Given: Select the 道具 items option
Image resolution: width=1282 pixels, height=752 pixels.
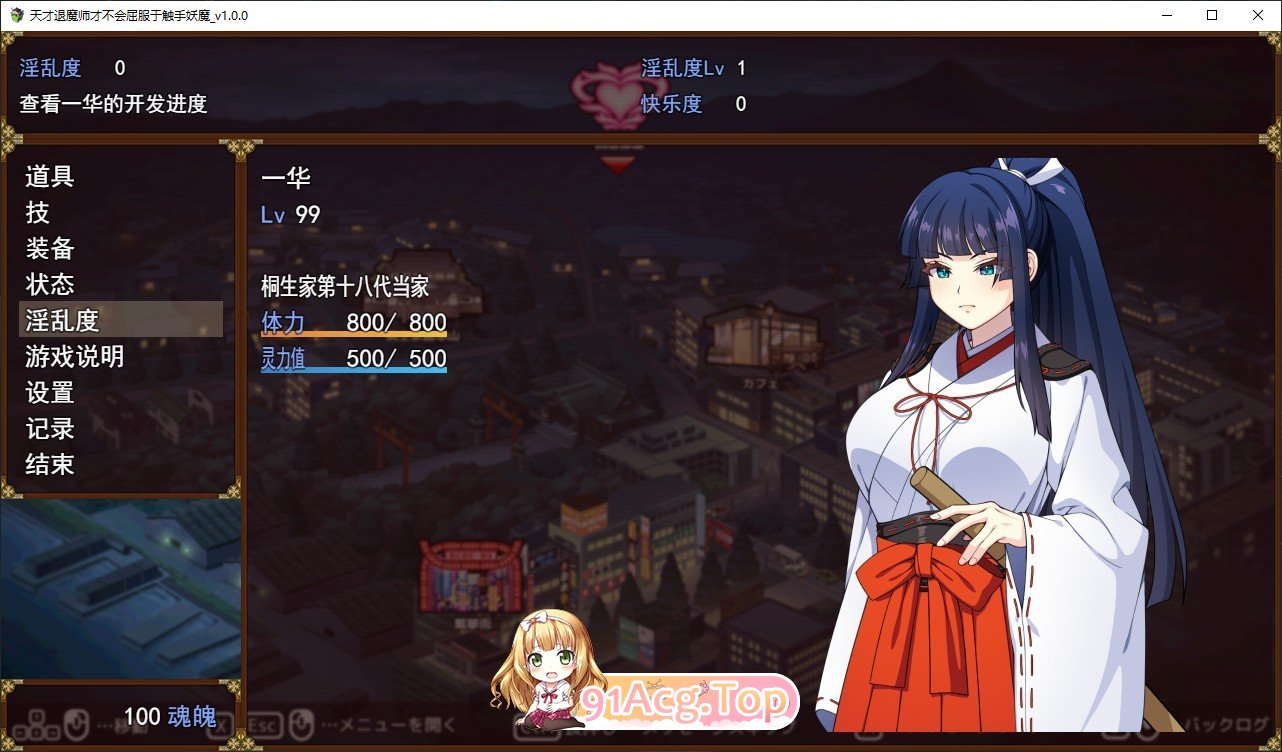Looking at the screenshot, I should pos(49,177).
